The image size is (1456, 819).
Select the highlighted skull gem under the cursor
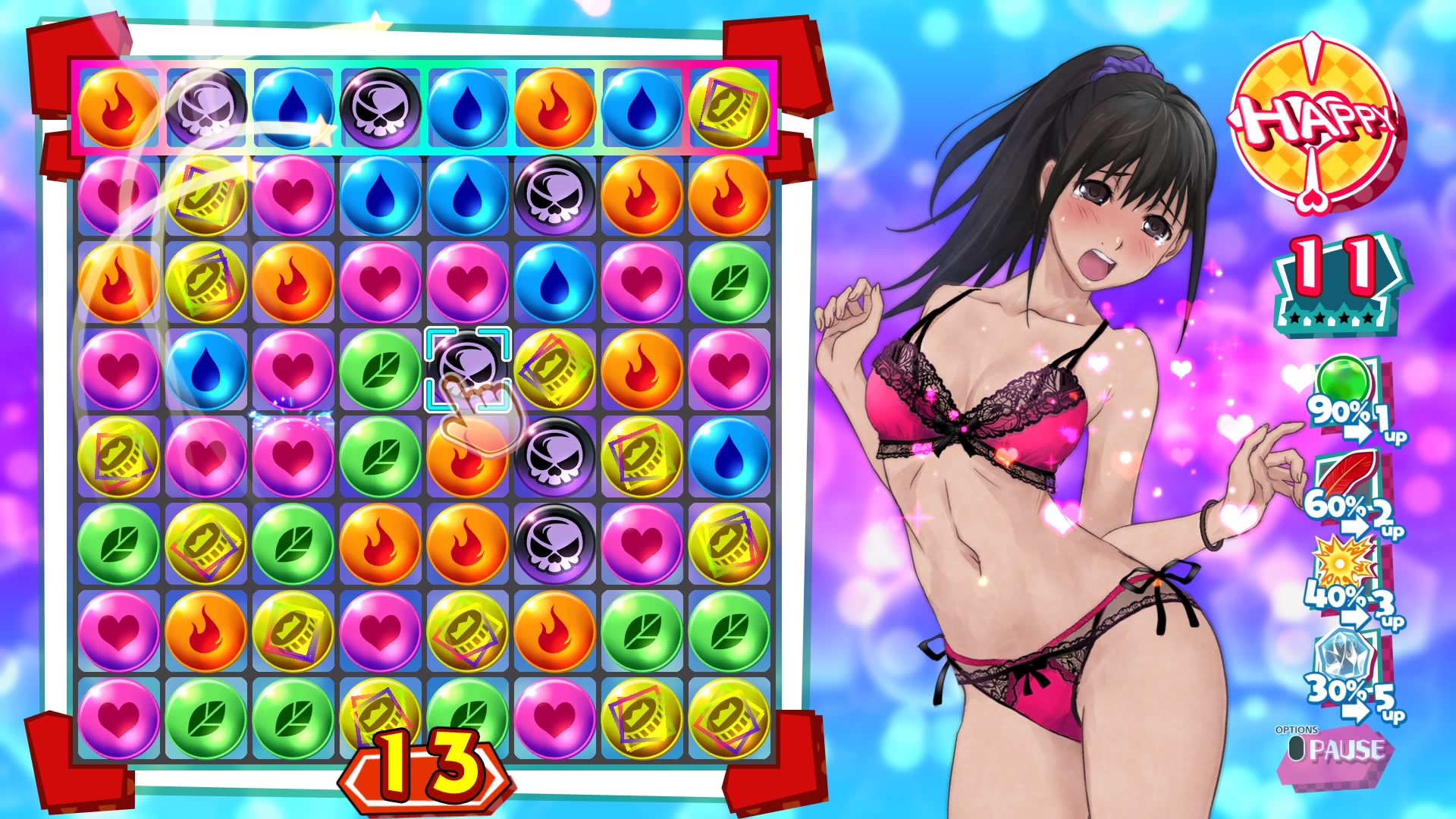coord(467,369)
